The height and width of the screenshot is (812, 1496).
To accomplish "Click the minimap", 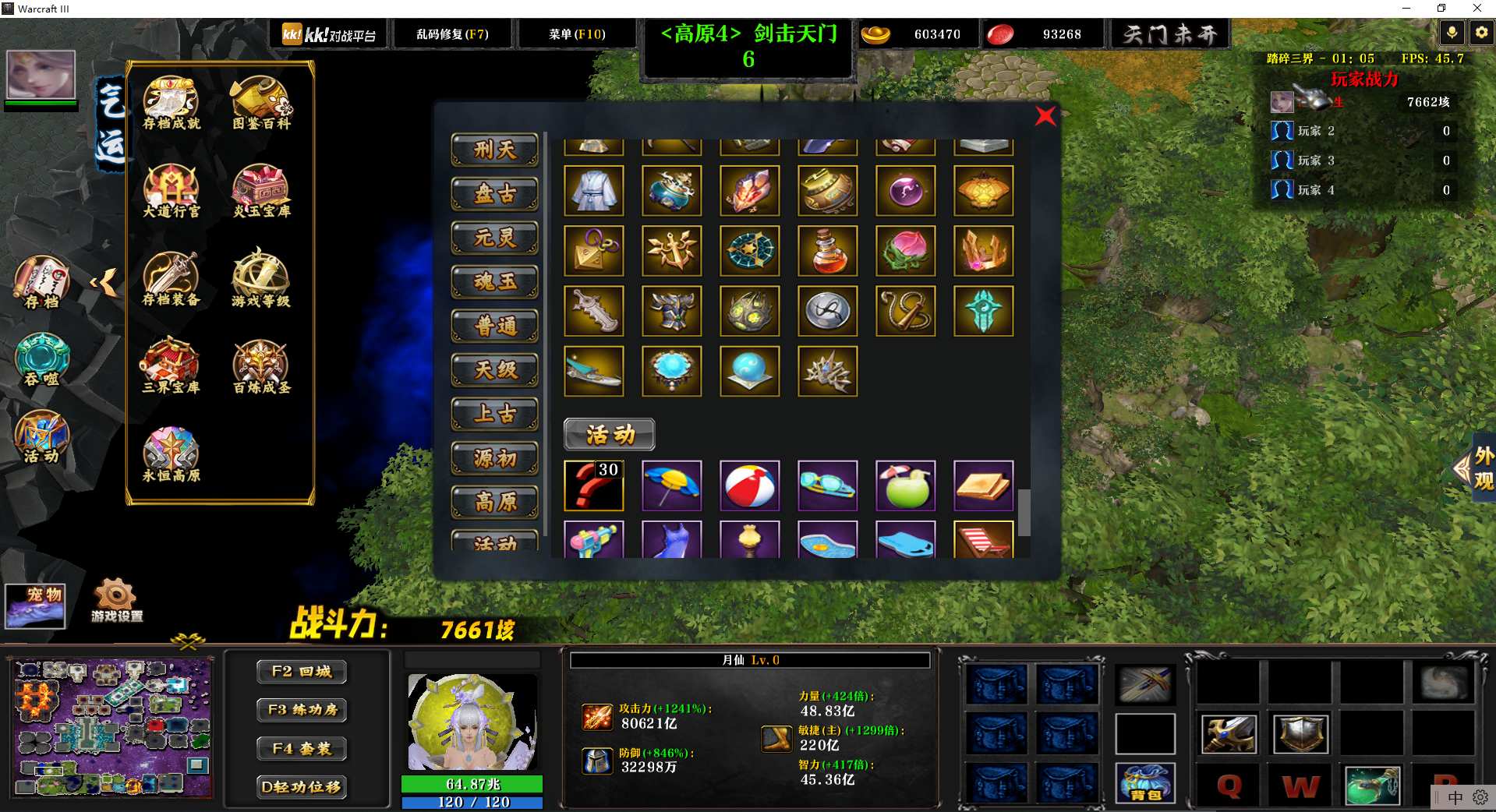I will pos(111,728).
